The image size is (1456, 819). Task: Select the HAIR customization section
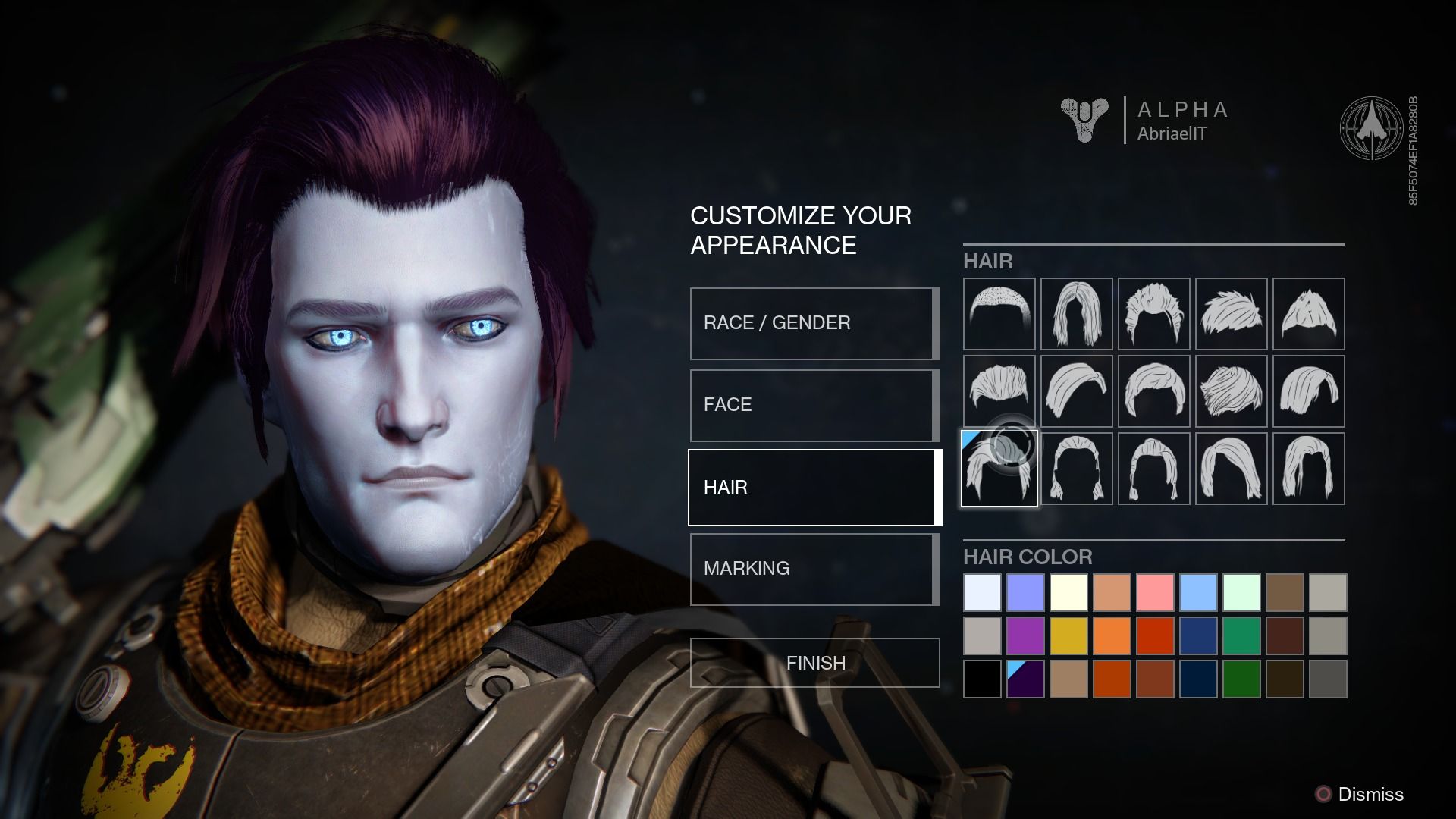pyautogui.click(x=813, y=487)
